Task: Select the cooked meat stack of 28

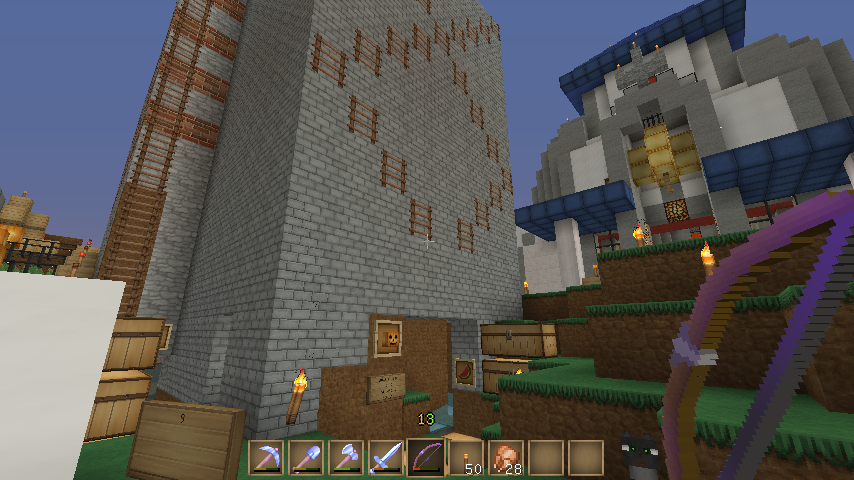Action: (506, 458)
